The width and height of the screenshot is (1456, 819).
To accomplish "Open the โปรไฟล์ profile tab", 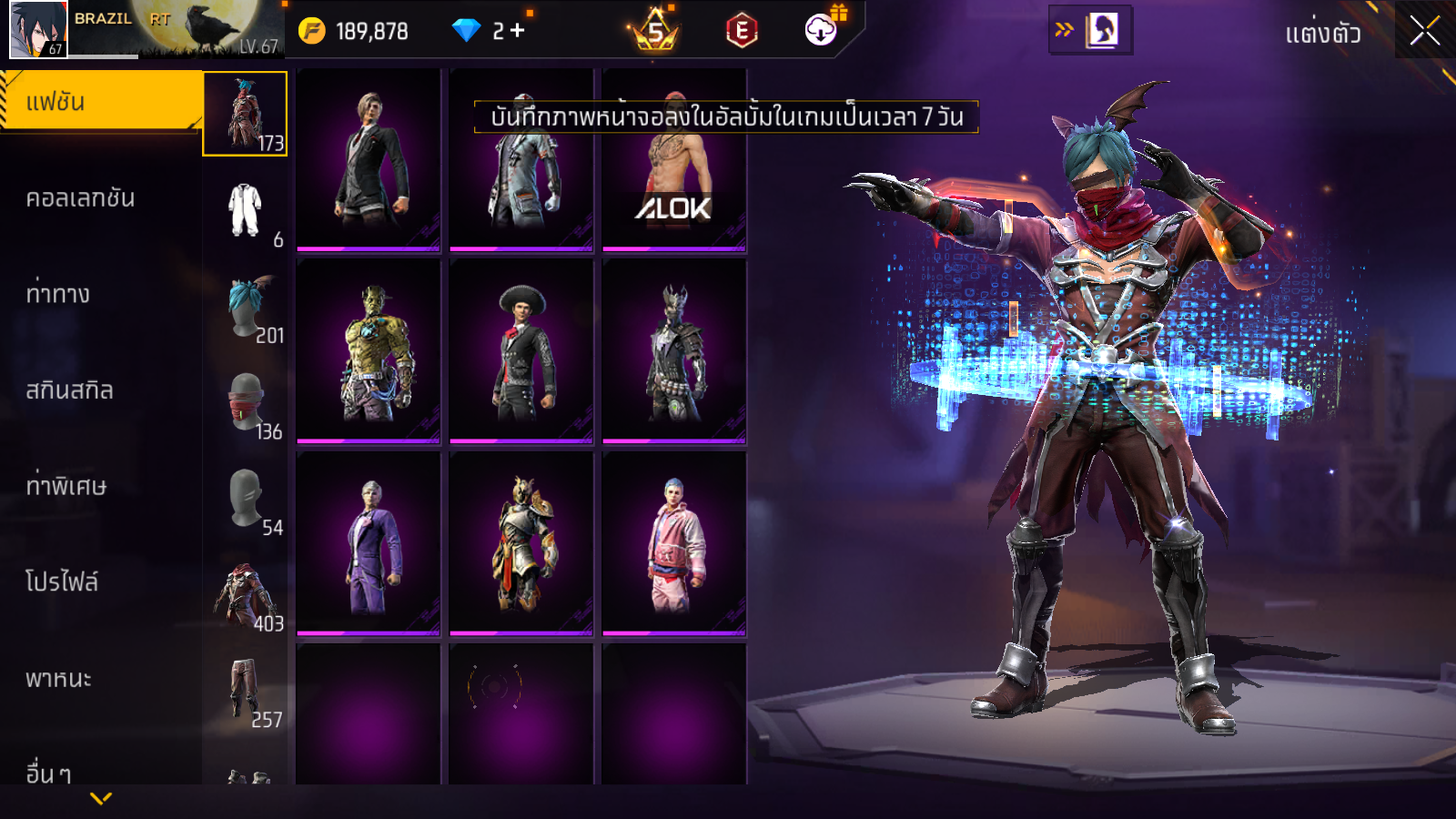I will click(x=62, y=582).
